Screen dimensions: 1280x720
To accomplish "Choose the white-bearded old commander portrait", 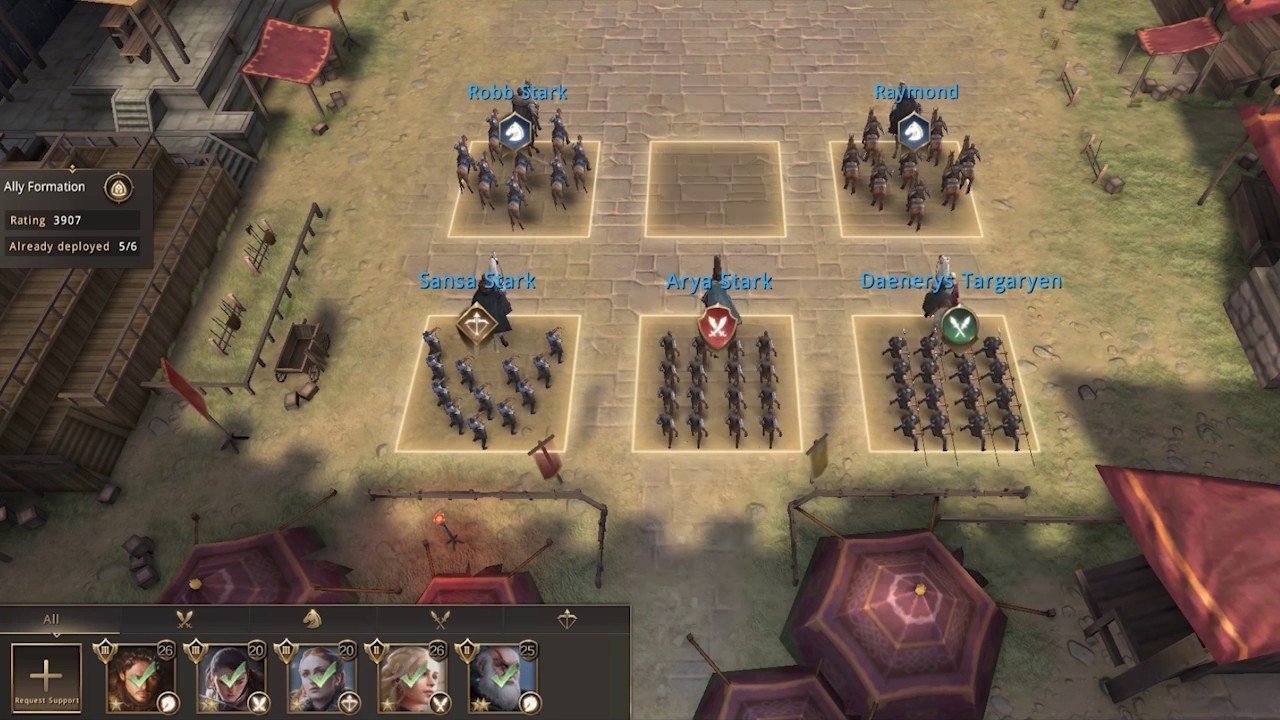I will click(501, 678).
